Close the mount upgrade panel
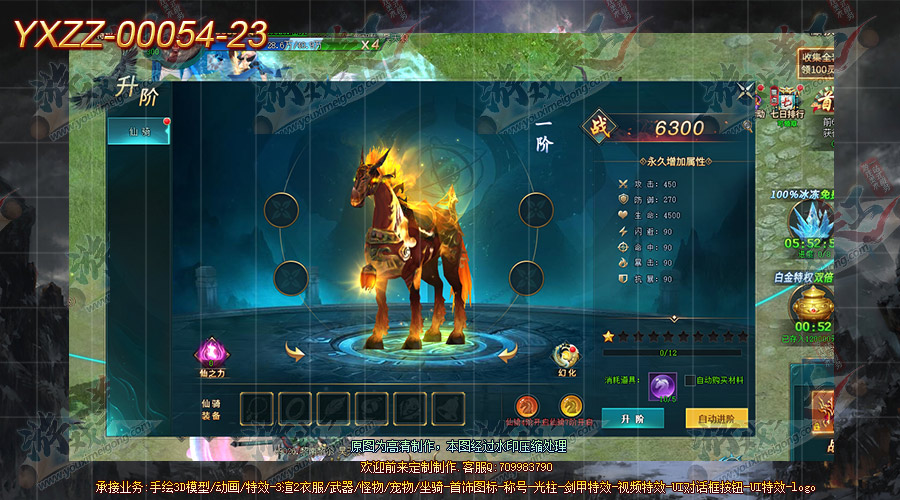Image resolution: width=900 pixels, height=500 pixels. 746,93
